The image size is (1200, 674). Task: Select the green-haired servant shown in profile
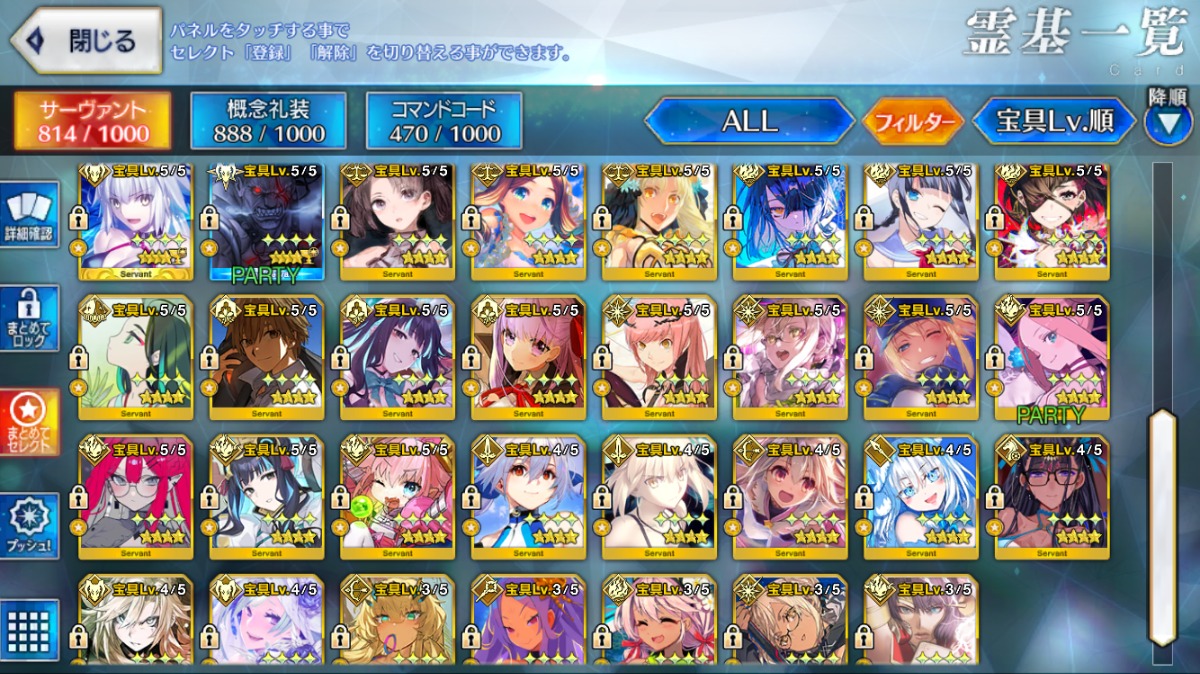(x=136, y=357)
